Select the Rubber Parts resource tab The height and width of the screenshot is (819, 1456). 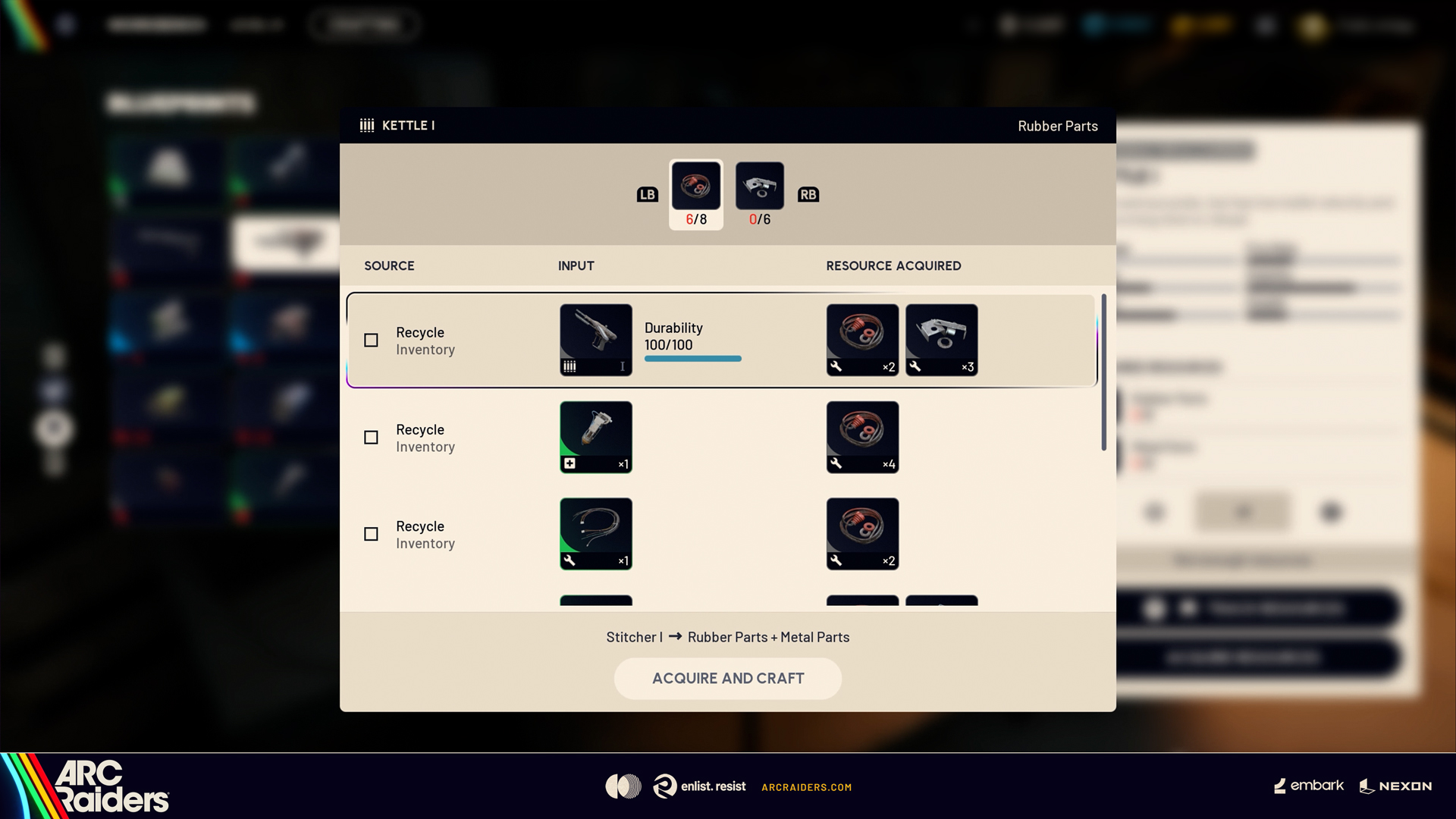695,187
